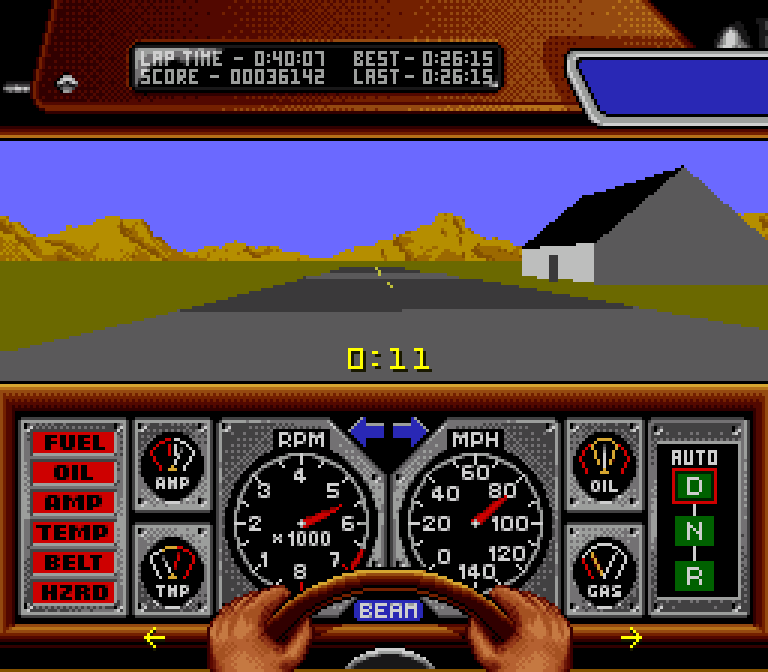The height and width of the screenshot is (672, 768).
Task: Select the D drive gear
Action: click(x=694, y=487)
